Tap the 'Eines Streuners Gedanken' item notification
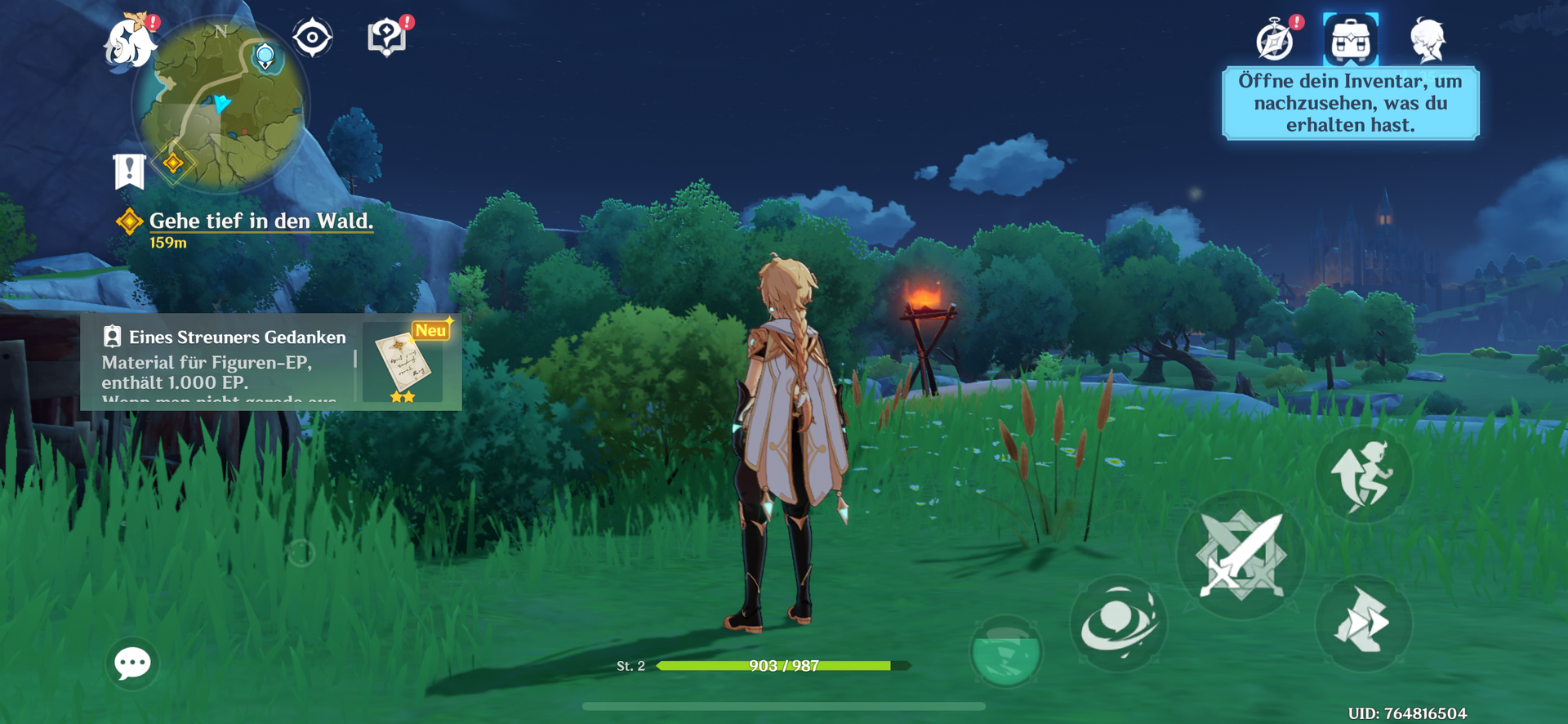Image resolution: width=1568 pixels, height=724 pixels. (x=270, y=362)
